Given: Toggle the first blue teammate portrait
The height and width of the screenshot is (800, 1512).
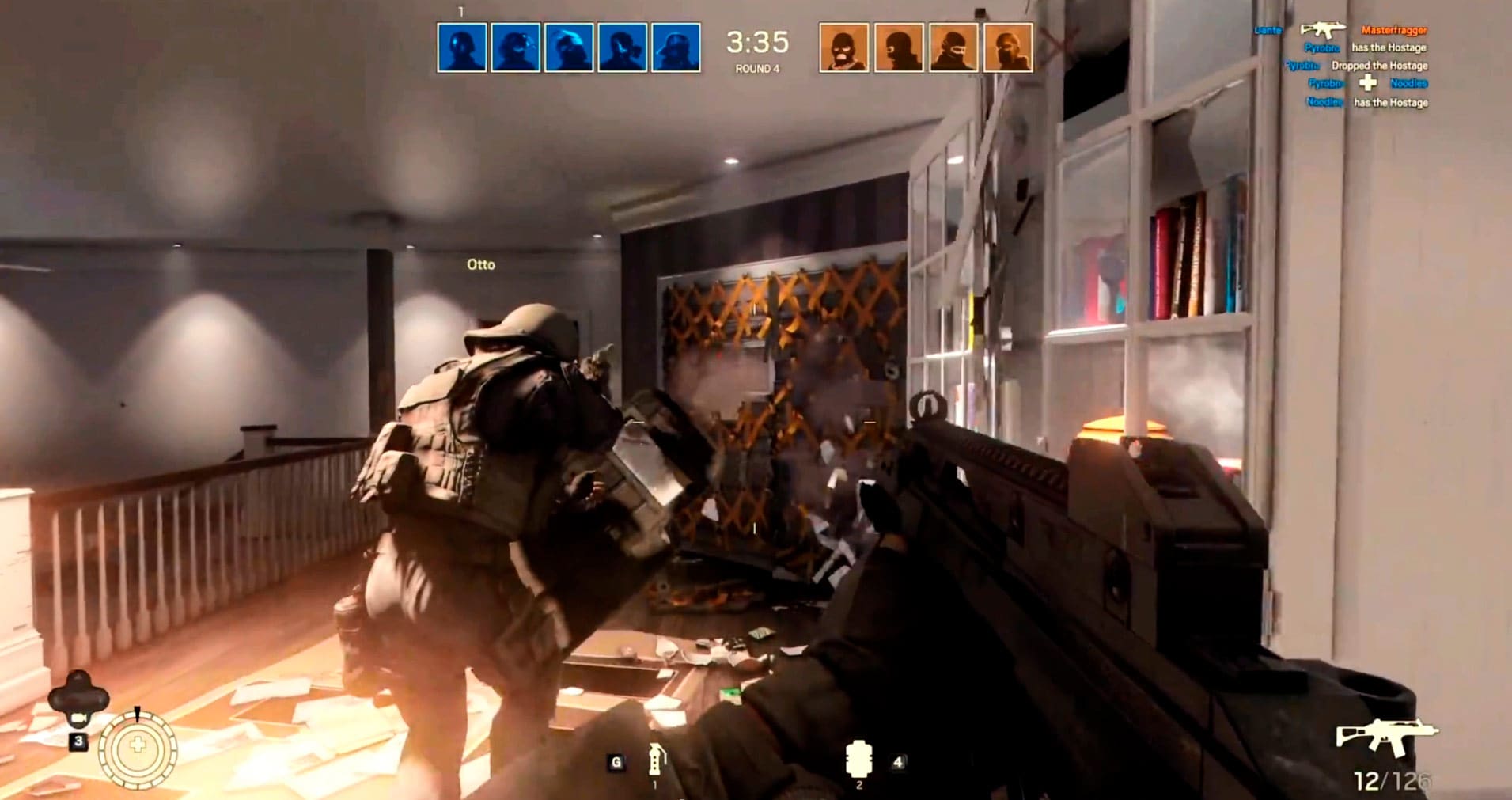Looking at the screenshot, I should point(464,46).
